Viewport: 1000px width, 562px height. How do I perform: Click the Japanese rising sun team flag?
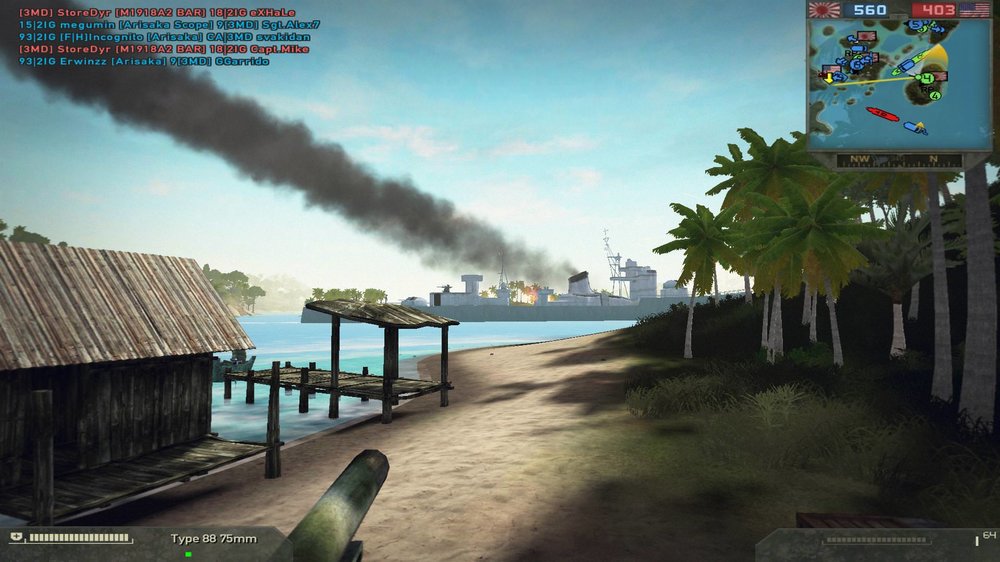point(825,10)
